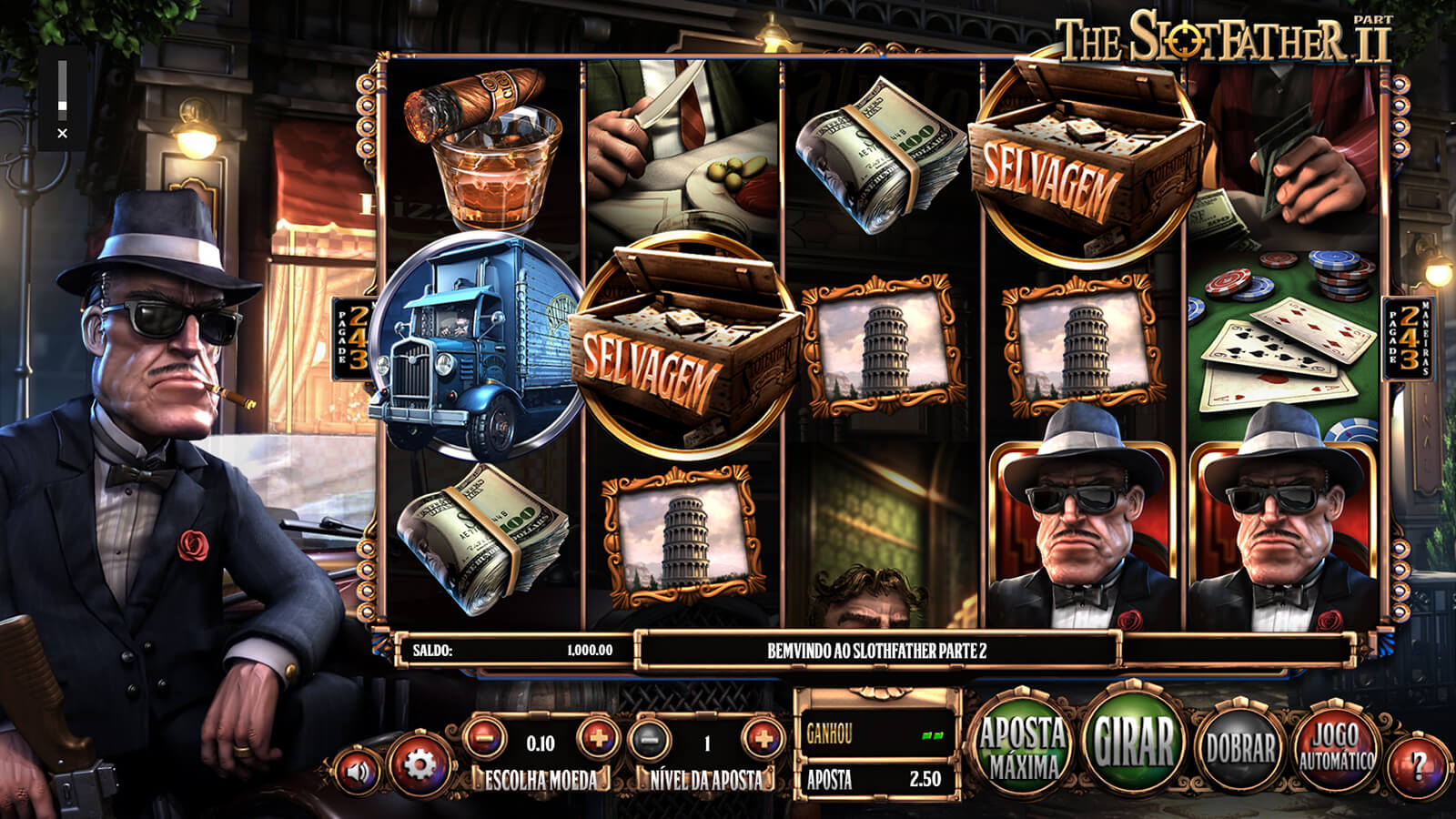Spin the reels with Girar
Image resolution: width=1456 pixels, height=819 pixels.
coord(1134,743)
